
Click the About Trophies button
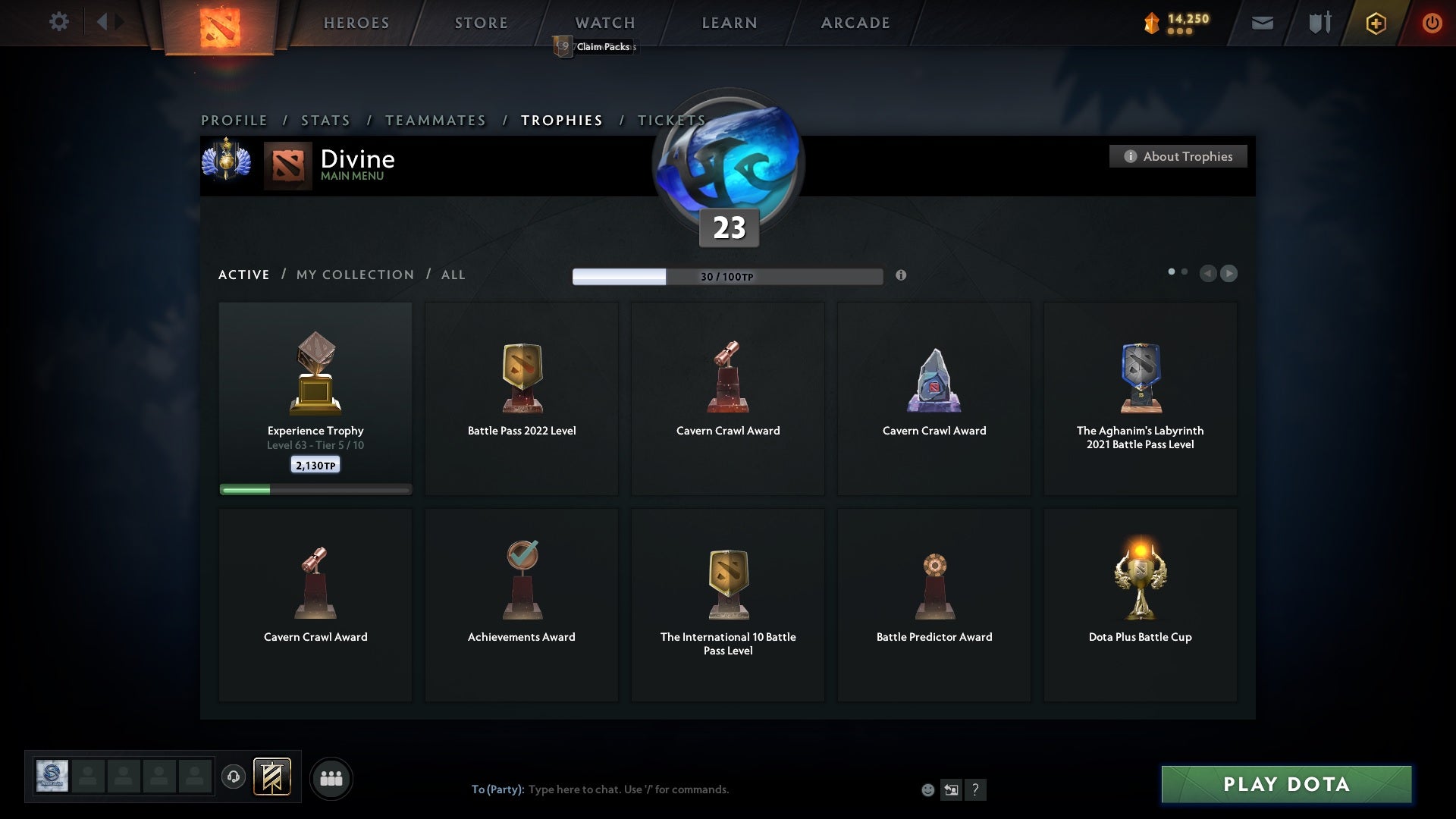[1178, 156]
